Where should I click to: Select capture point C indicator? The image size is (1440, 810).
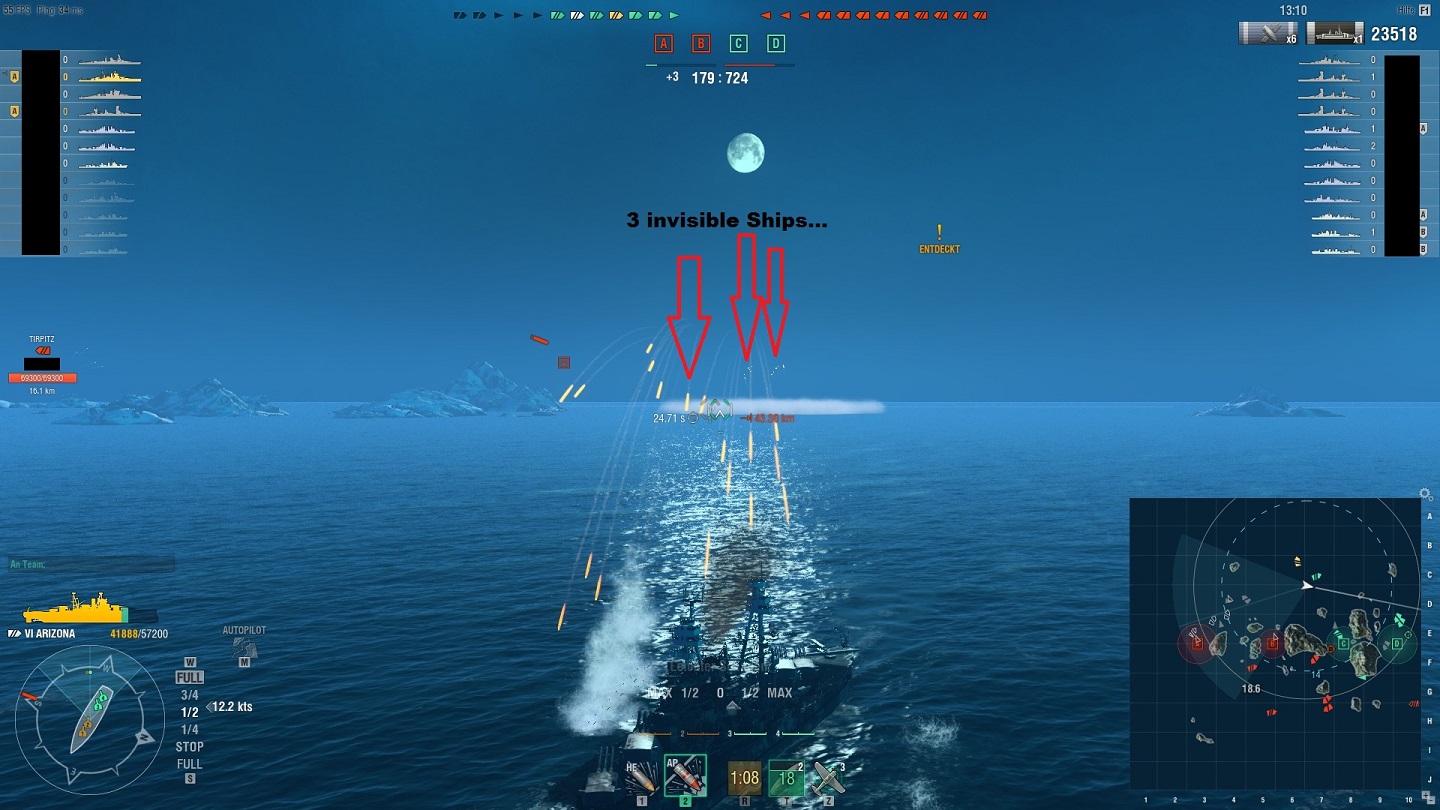739,43
